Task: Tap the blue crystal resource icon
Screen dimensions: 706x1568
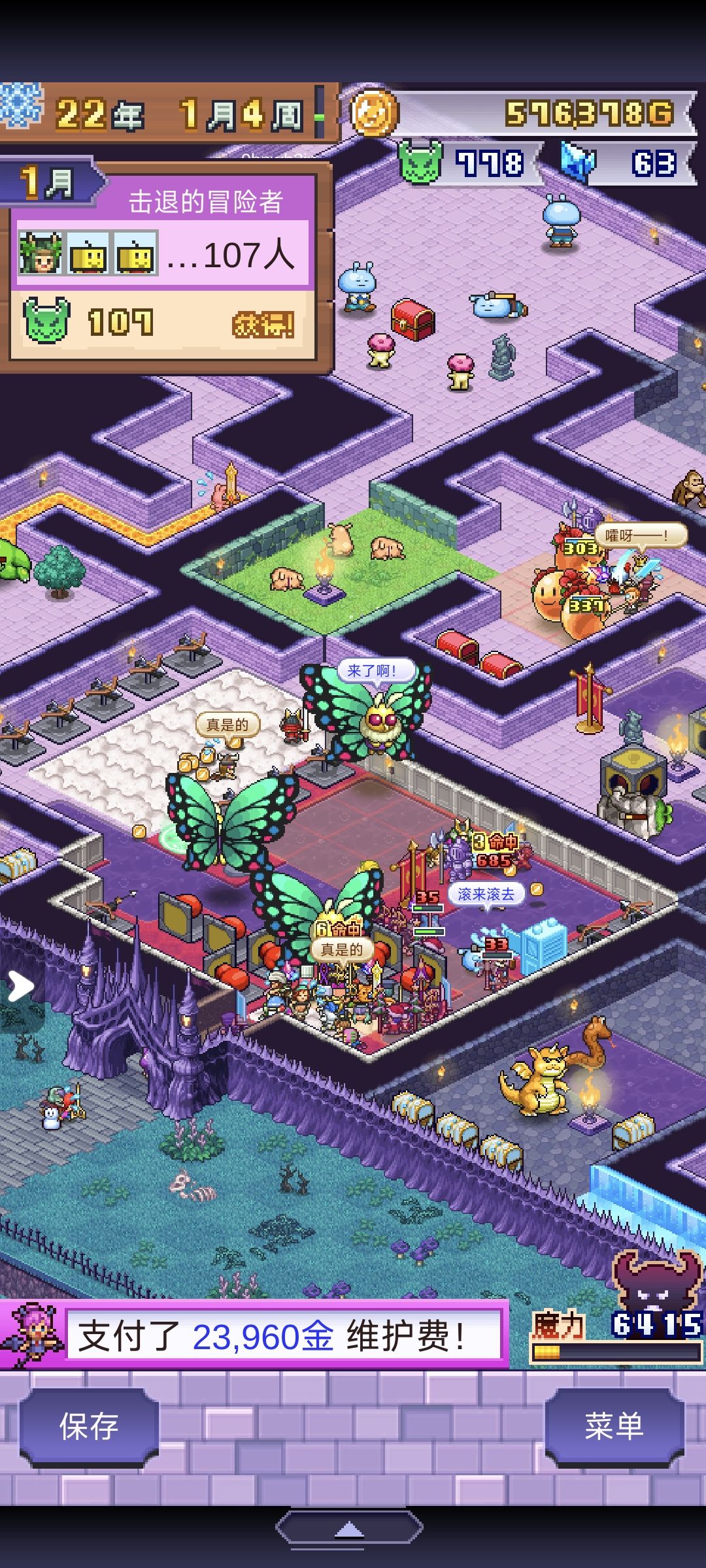Action: click(578, 163)
